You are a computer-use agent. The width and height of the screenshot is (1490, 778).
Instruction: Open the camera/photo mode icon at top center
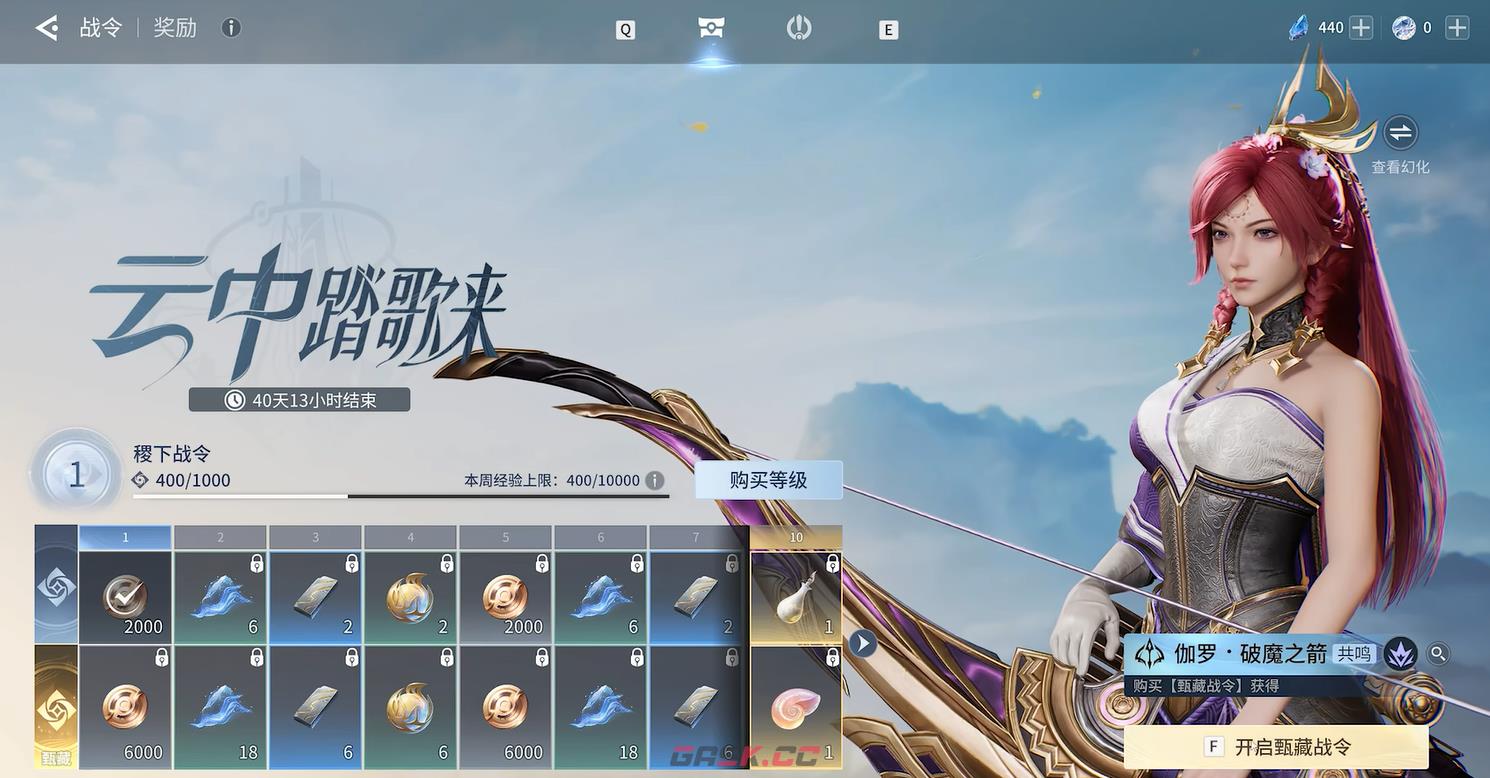point(710,27)
